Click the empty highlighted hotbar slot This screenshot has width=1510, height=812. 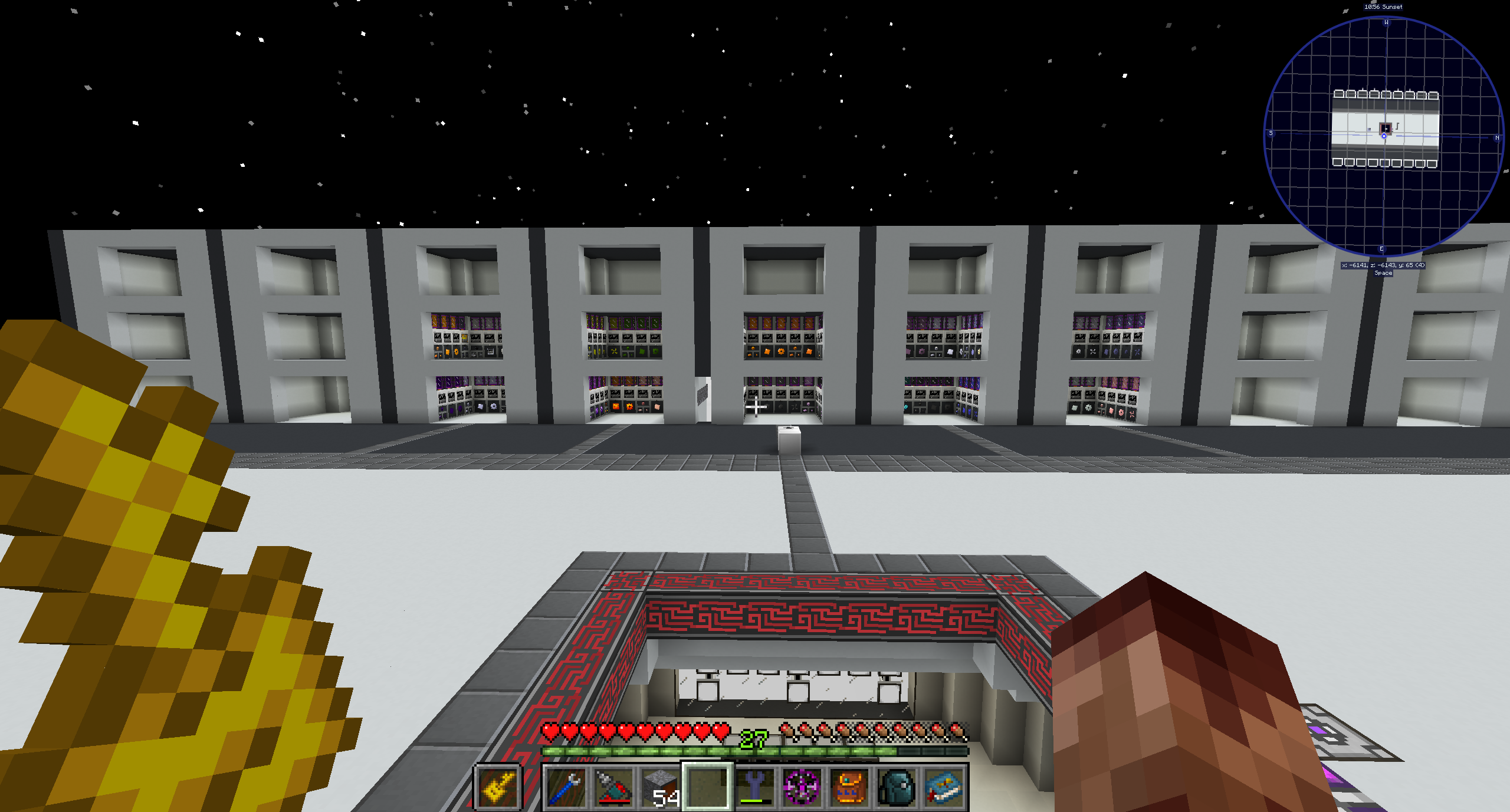coord(707,787)
